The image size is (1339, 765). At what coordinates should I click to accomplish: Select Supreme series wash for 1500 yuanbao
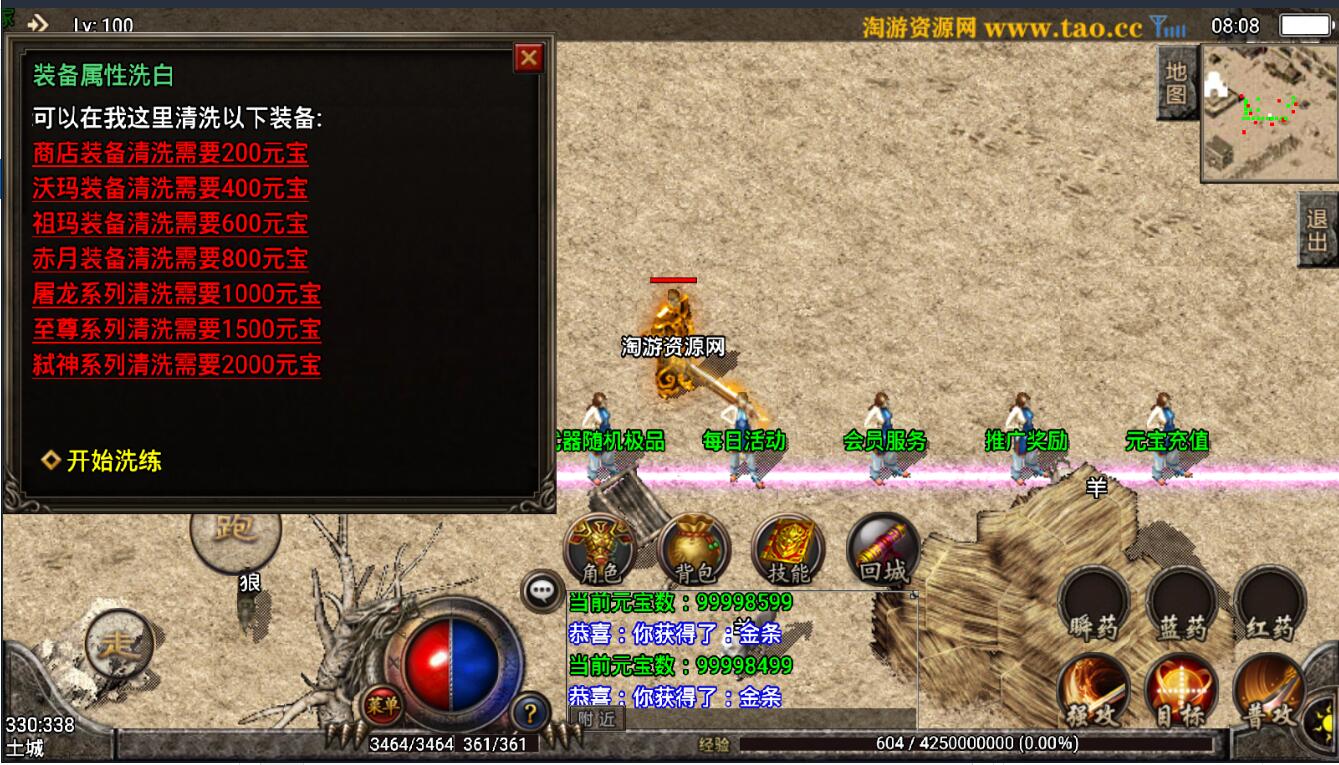click(x=176, y=329)
